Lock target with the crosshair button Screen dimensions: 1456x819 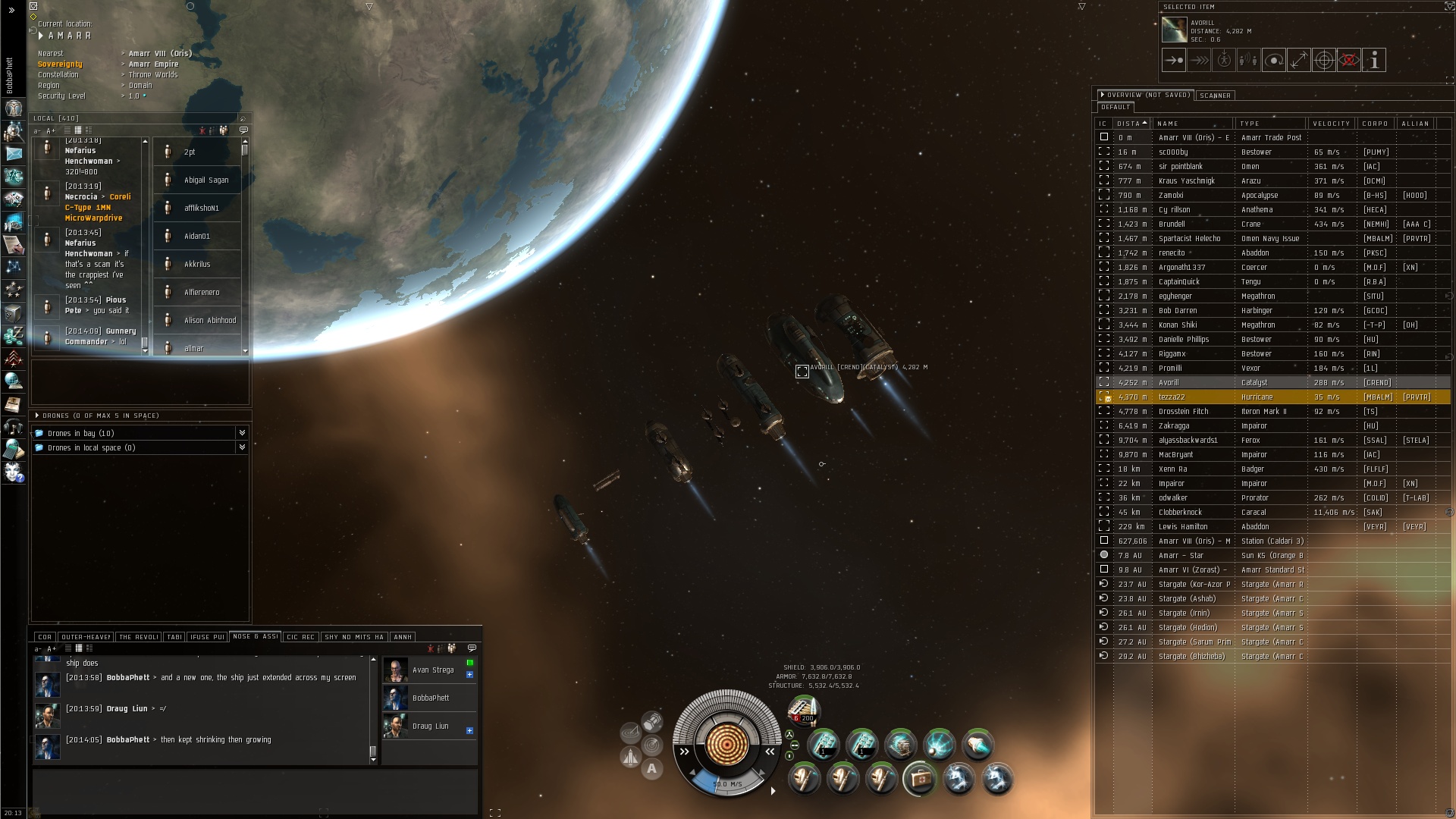click(x=1323, y=60)
